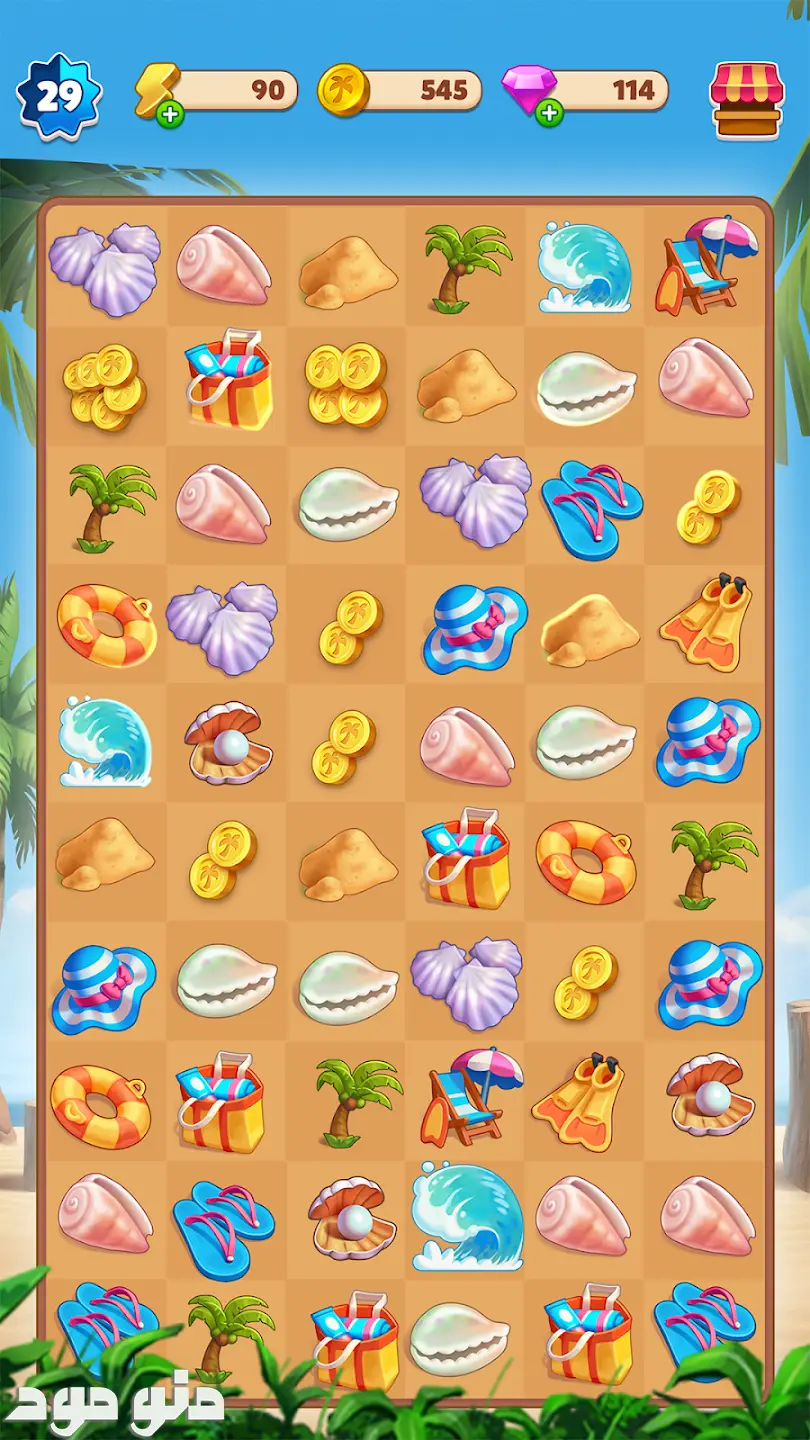Tap the gold palm coin counter
This screenshot has height=1440, width=810.
pyautogui.click(x=400, y=91)
